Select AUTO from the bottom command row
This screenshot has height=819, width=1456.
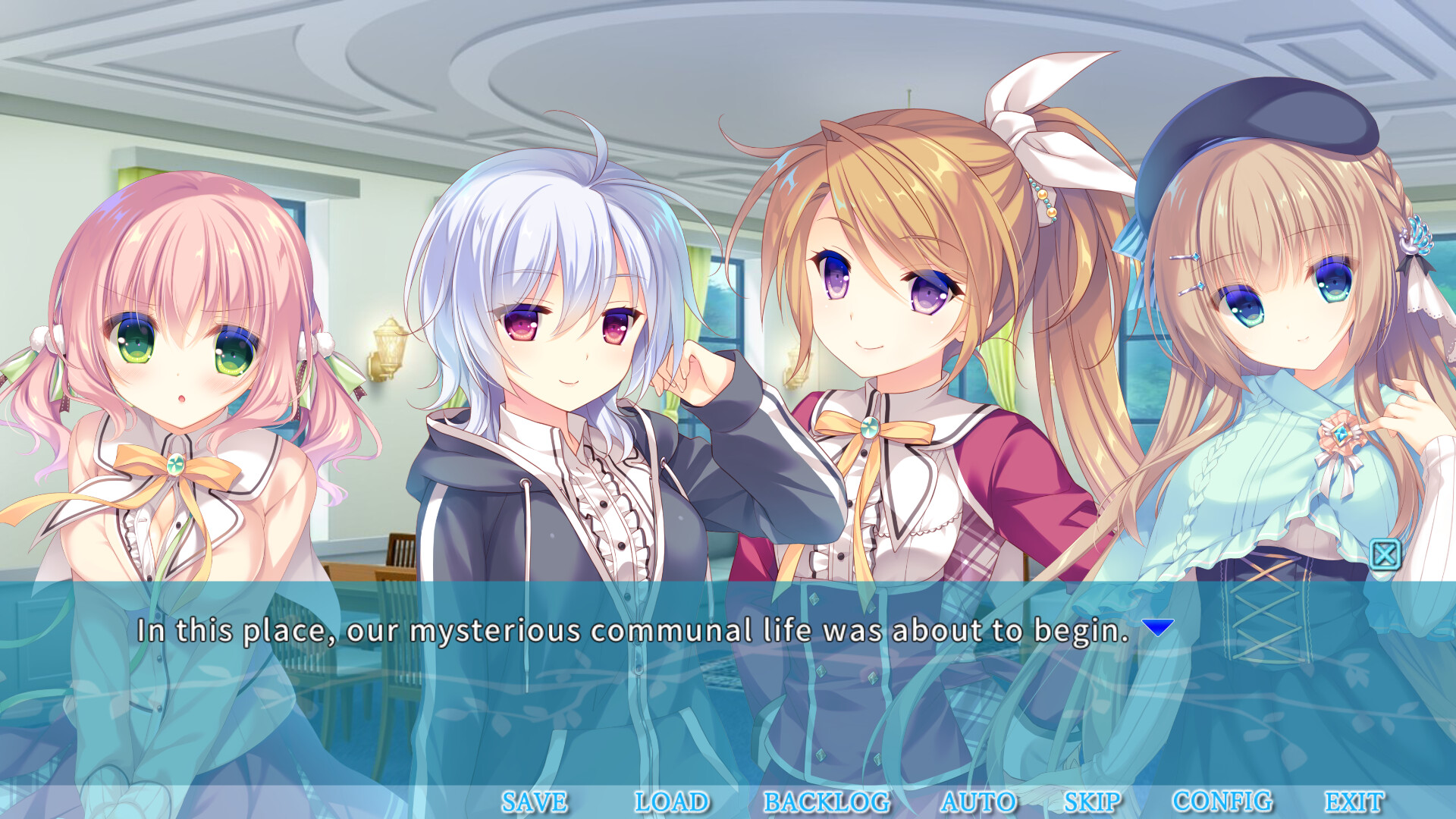[x=978, y=799]
